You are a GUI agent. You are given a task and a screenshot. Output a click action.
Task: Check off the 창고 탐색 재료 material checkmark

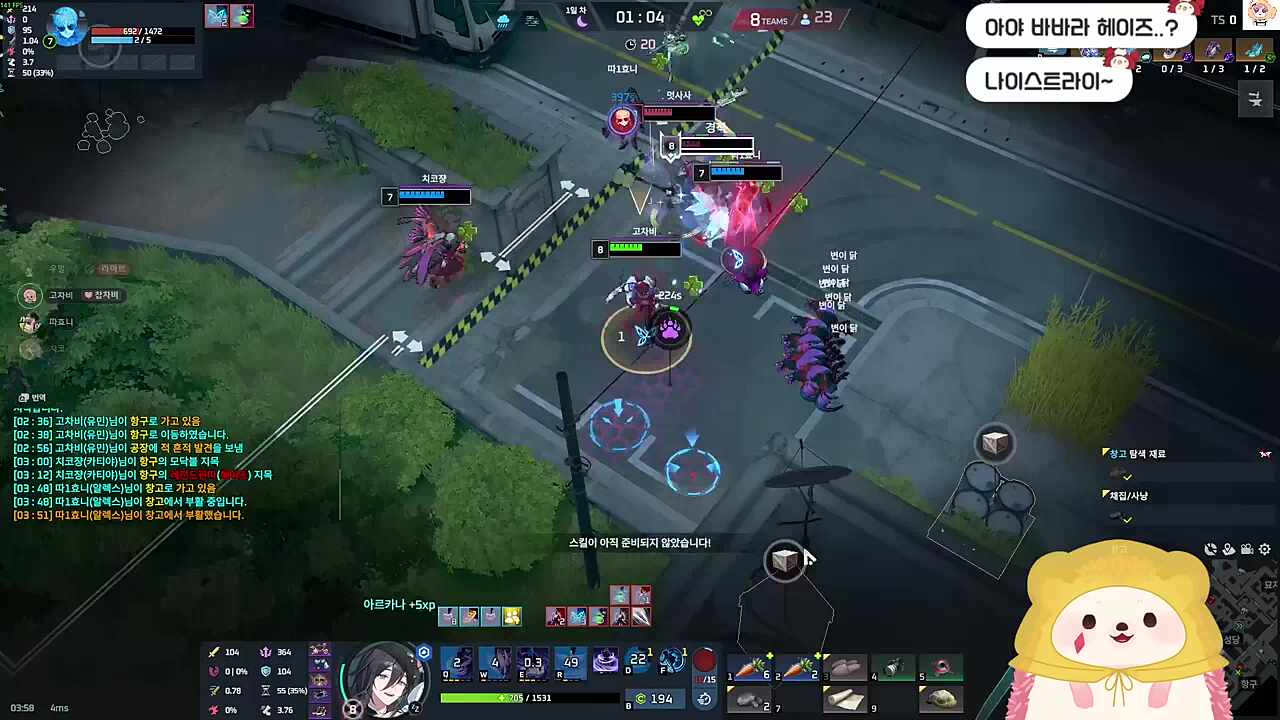1128,477
